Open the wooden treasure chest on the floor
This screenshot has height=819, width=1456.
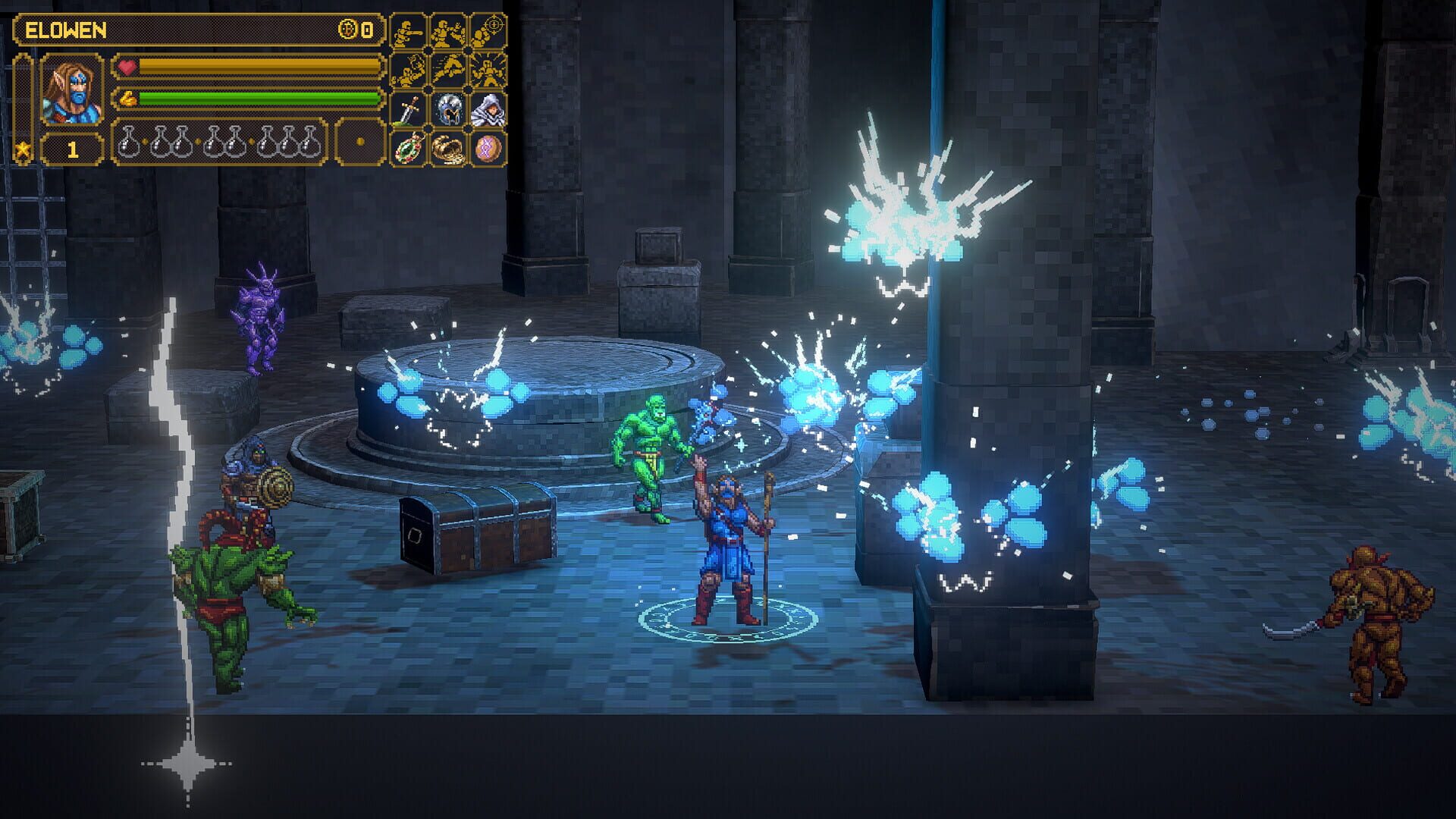tap(474, 529)
